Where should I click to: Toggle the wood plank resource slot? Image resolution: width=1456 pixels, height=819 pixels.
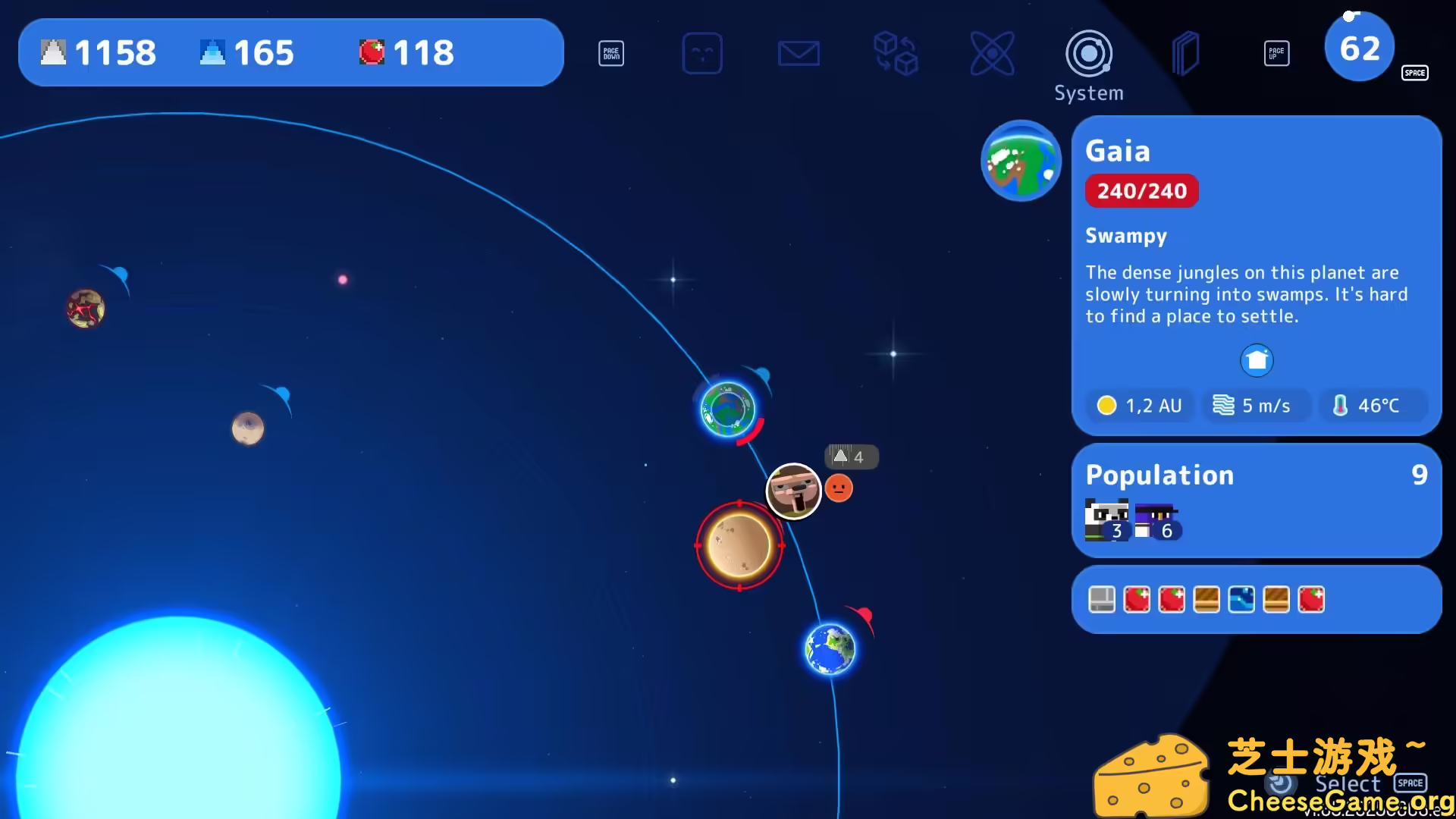(x=1207, y=599)
